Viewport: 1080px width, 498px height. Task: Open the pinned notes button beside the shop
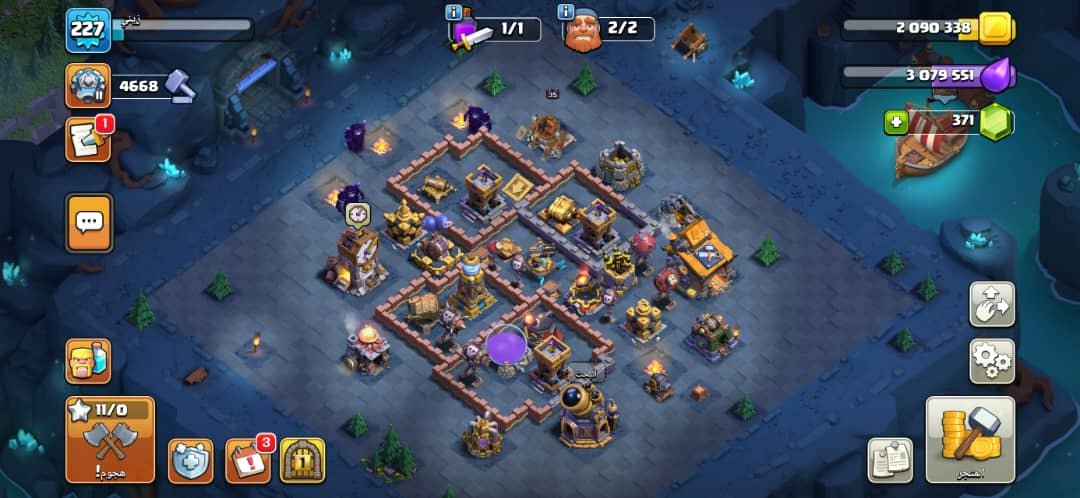888,460
